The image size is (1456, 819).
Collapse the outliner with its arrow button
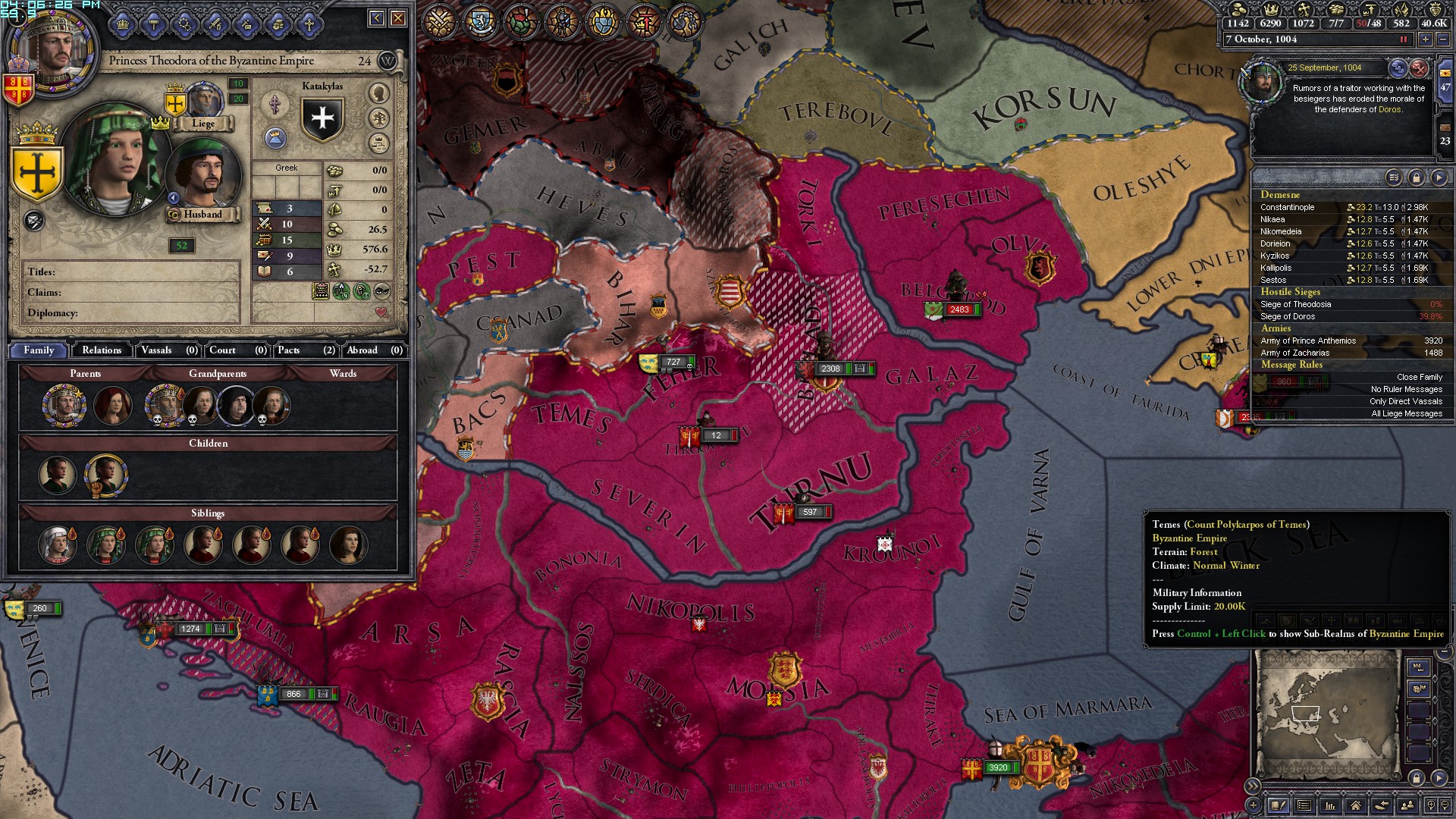(x=1439, y=177)
